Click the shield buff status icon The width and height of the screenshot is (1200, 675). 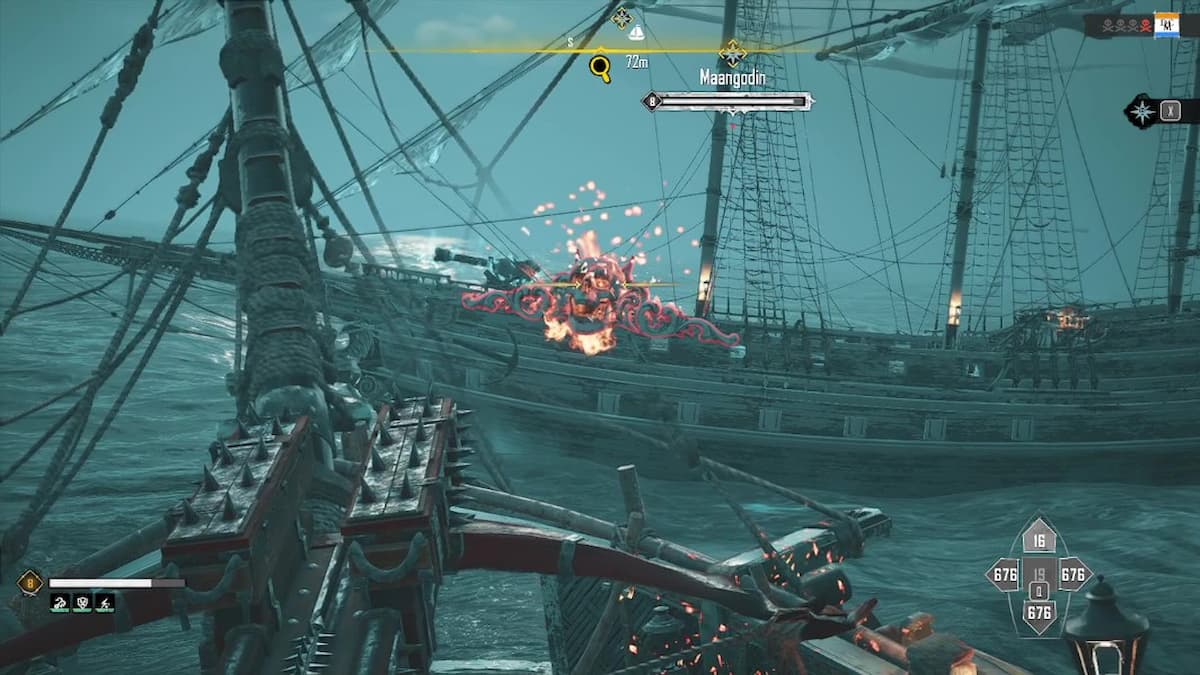[x=82, y=603]
